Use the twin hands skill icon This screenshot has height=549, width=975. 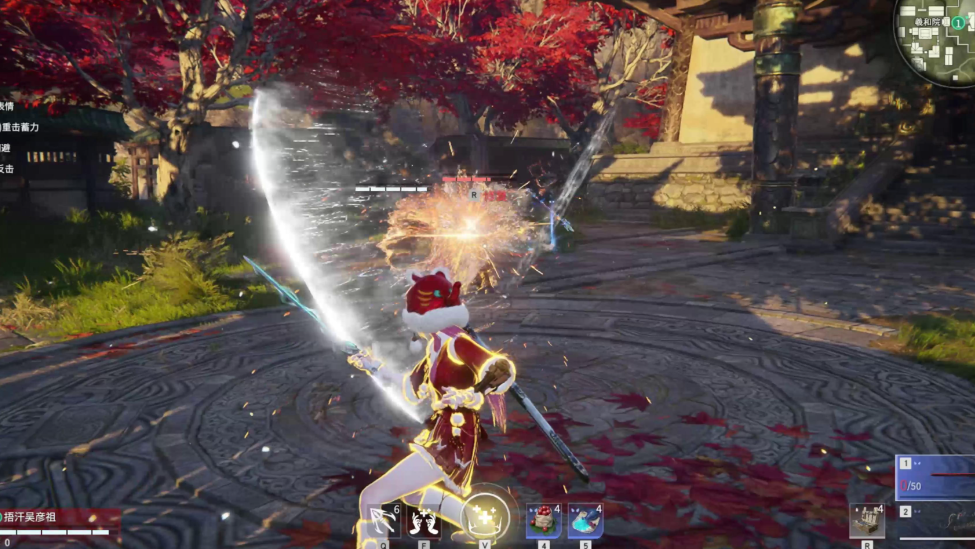[x=424, y=521]
